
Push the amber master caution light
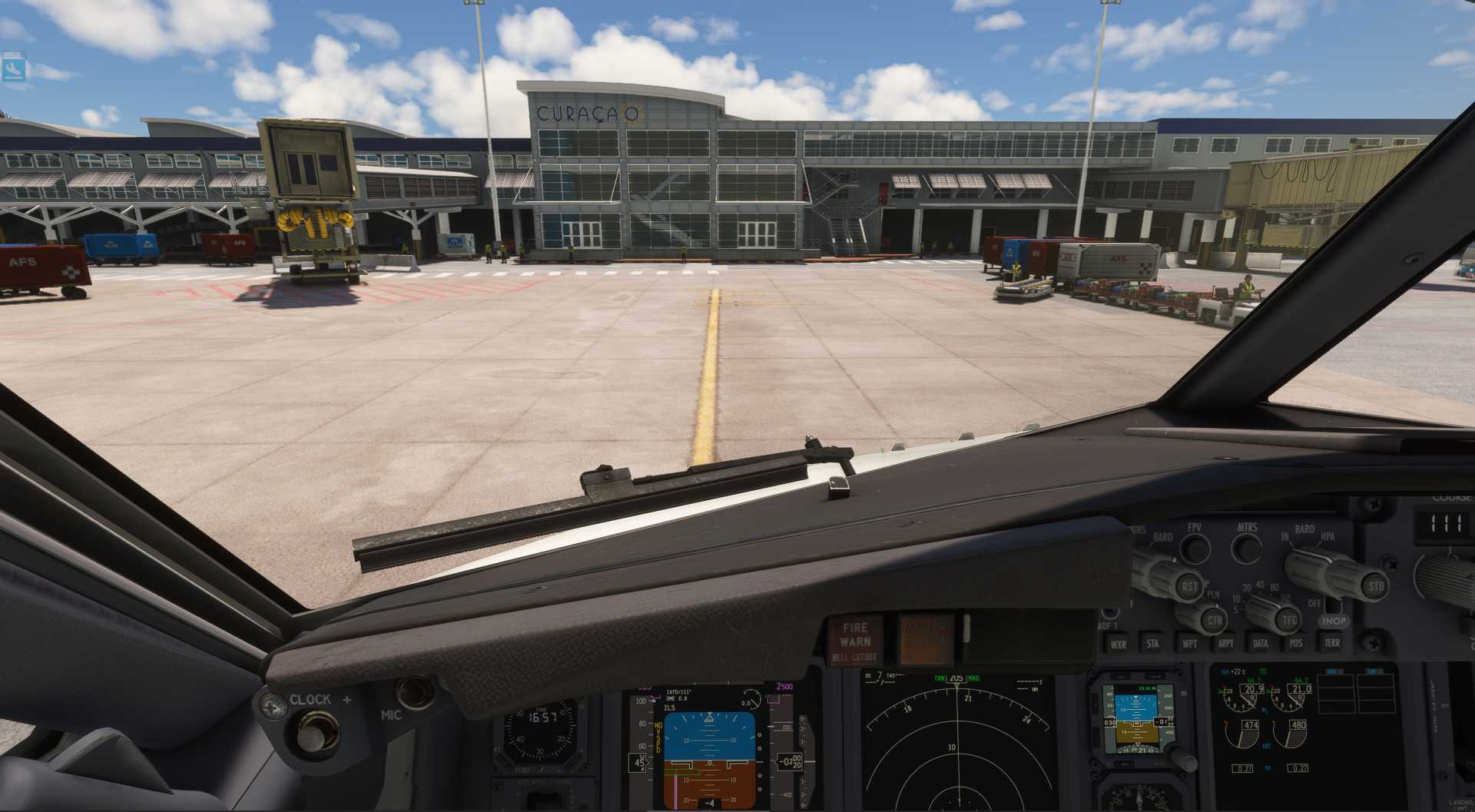[926, 639]
